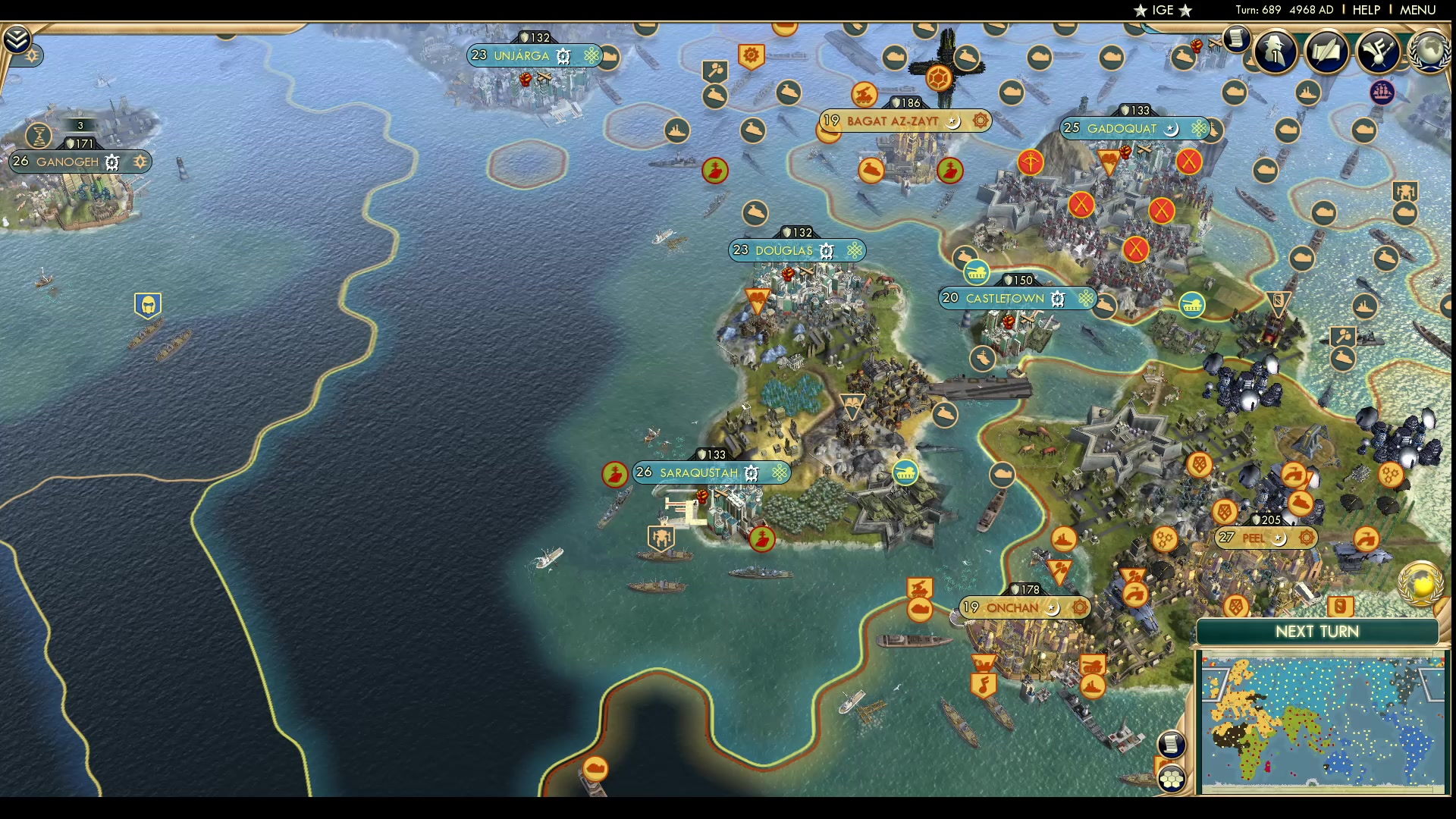The height and width of the screenshot is (819, 1456).
Task: Click the small scroll notification icon top-right
Action: point(1236,38)
